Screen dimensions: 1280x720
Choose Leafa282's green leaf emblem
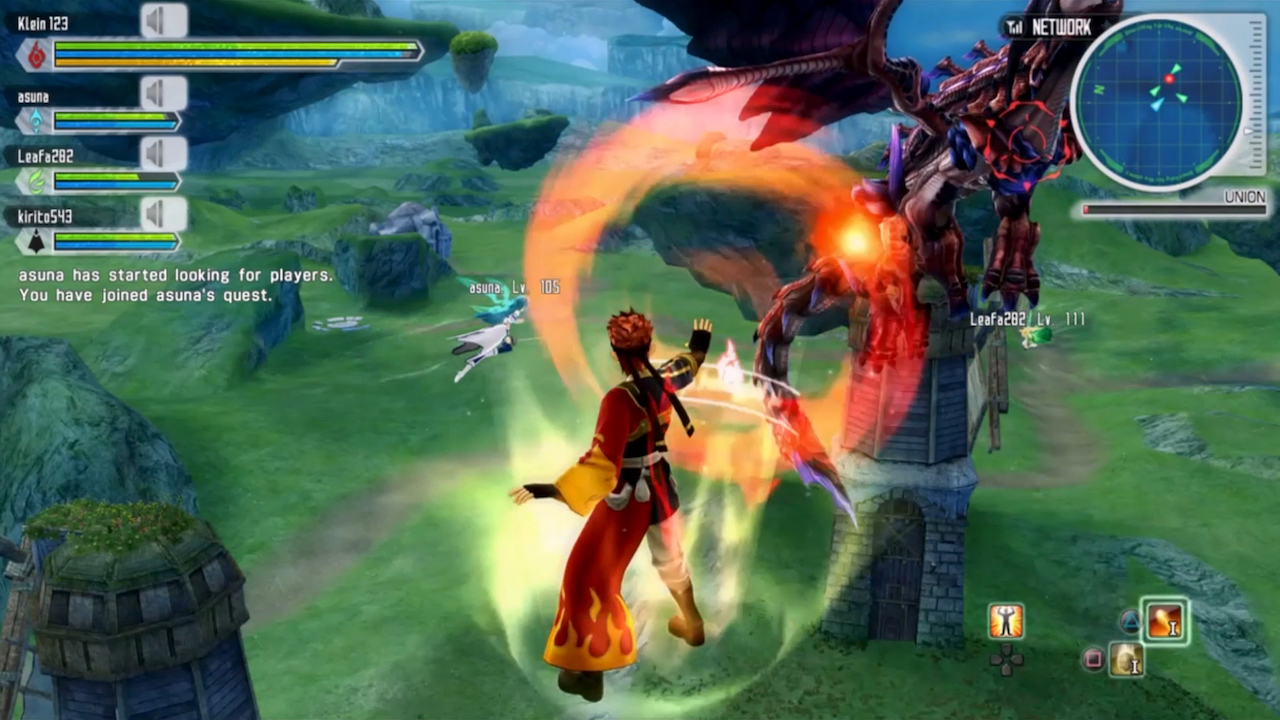tap(36, 181)
